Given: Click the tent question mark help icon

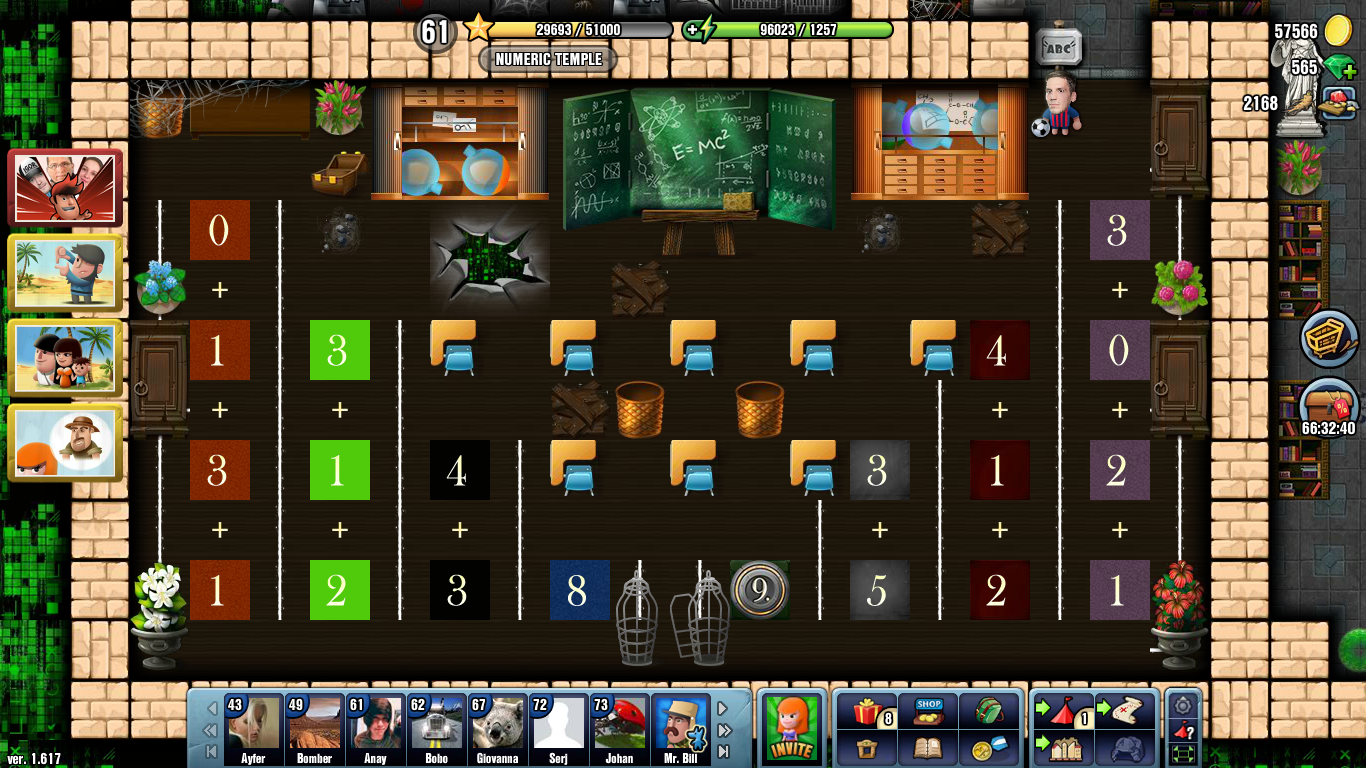Looking at the screenshot, I should 1181,730.
